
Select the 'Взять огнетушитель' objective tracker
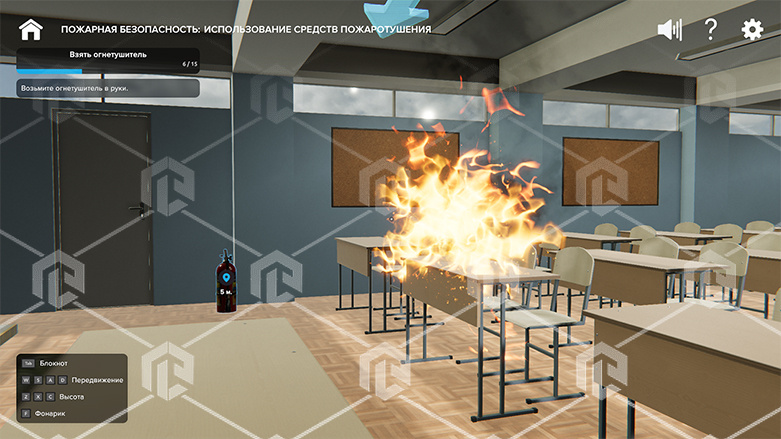tap(107, 60)
